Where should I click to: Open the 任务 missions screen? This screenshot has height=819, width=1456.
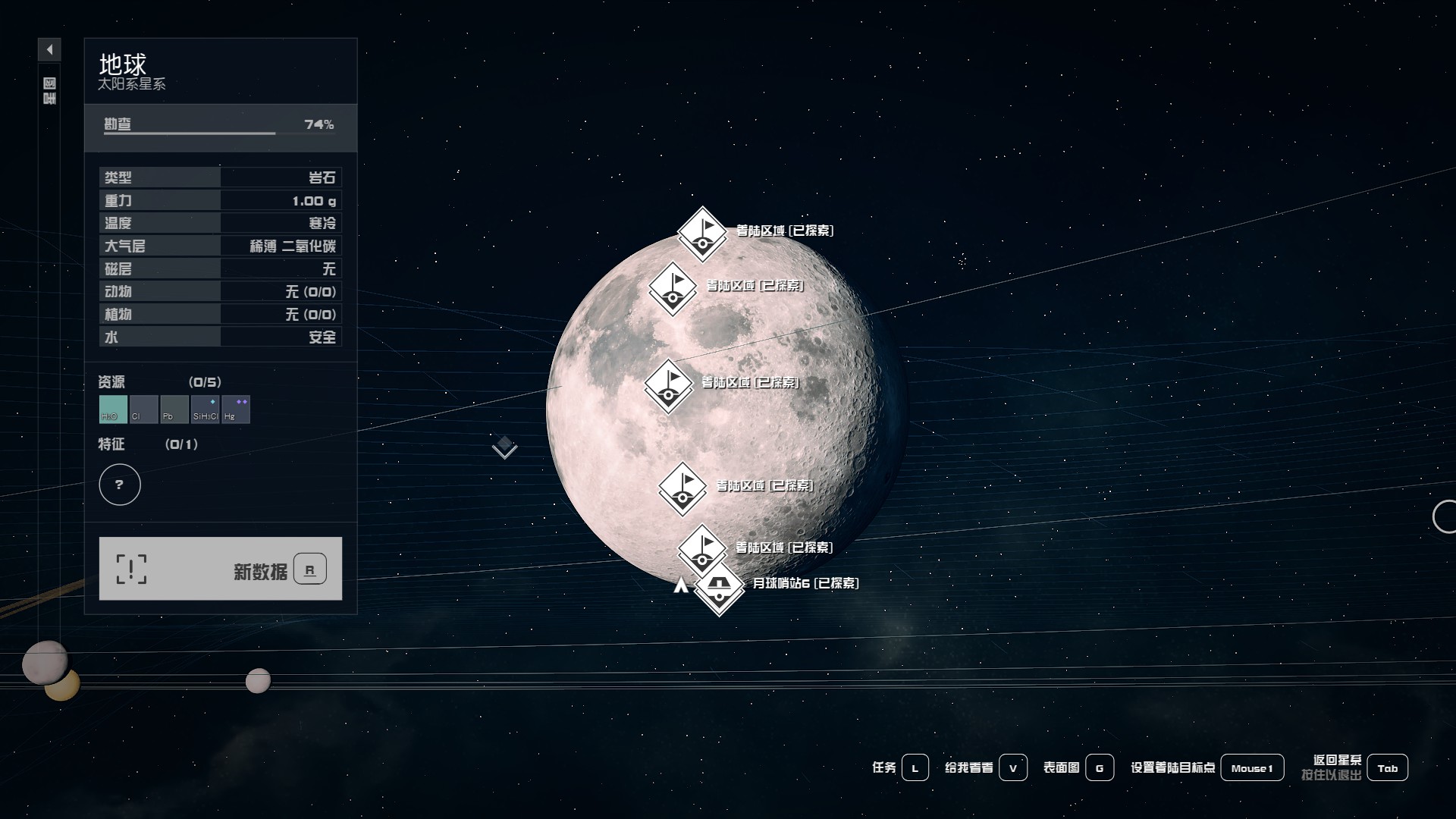click(915, 768)
